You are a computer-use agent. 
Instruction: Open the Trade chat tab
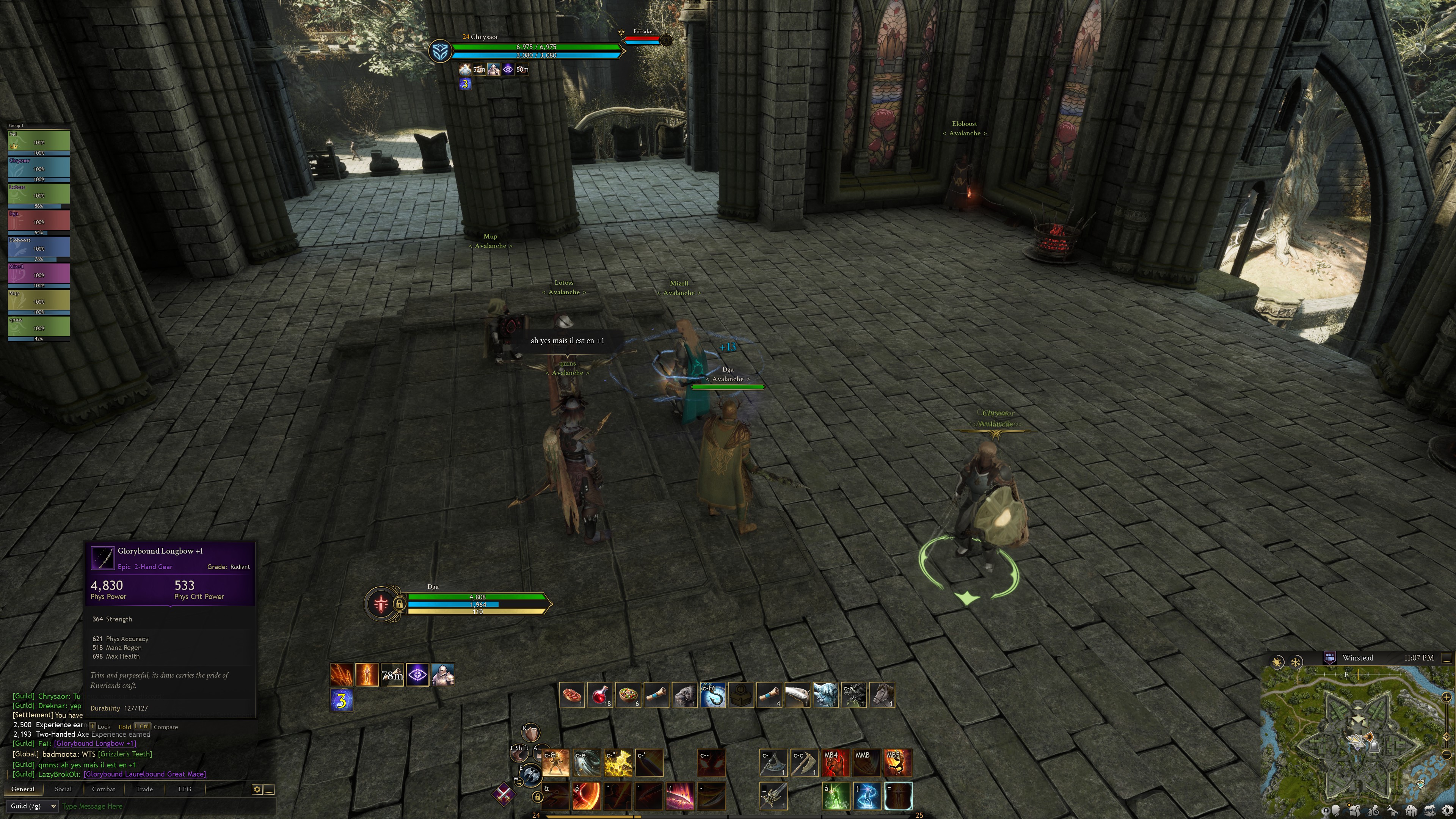[144, 789]
